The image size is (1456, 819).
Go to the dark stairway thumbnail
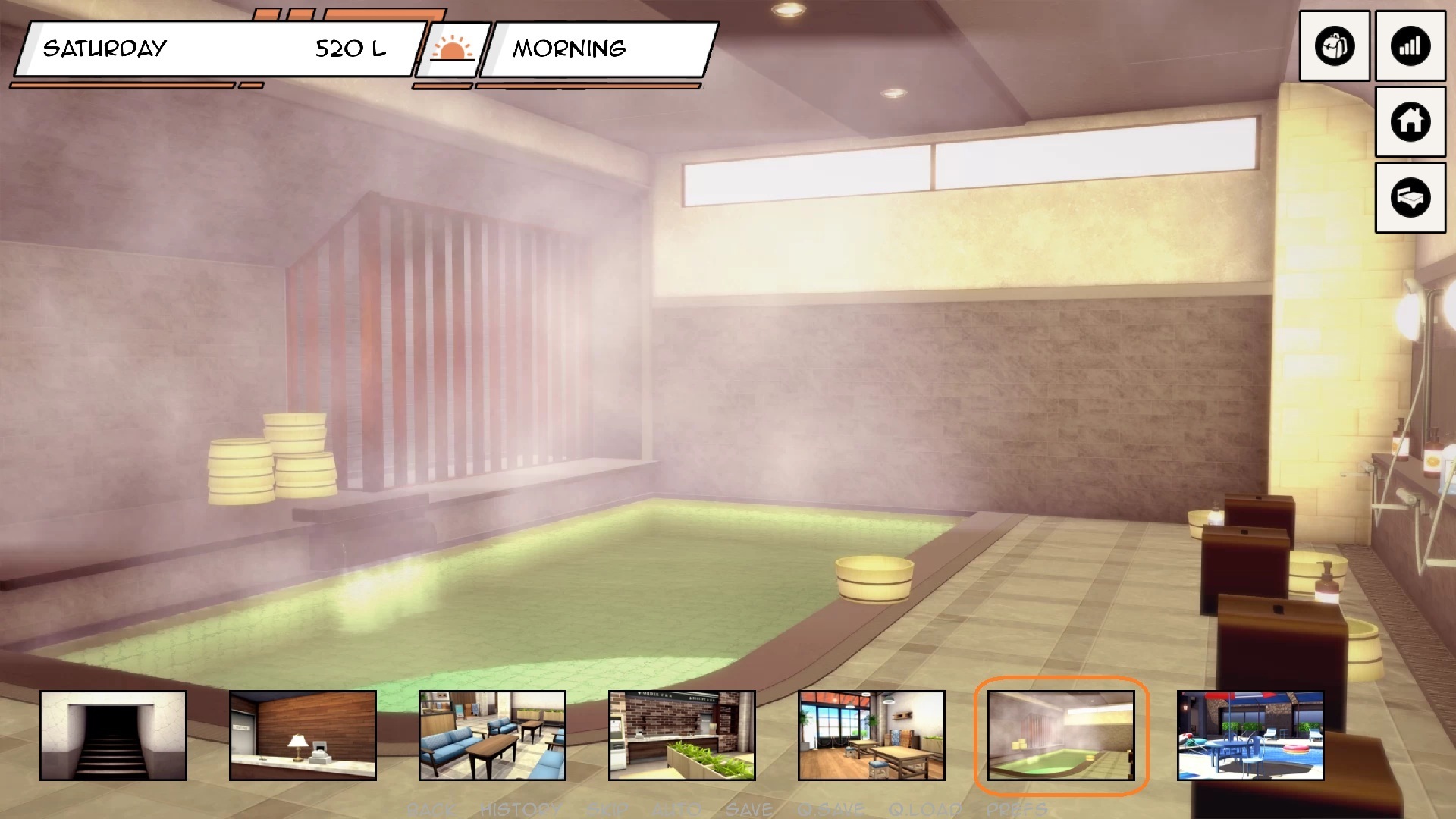[113, 735]
